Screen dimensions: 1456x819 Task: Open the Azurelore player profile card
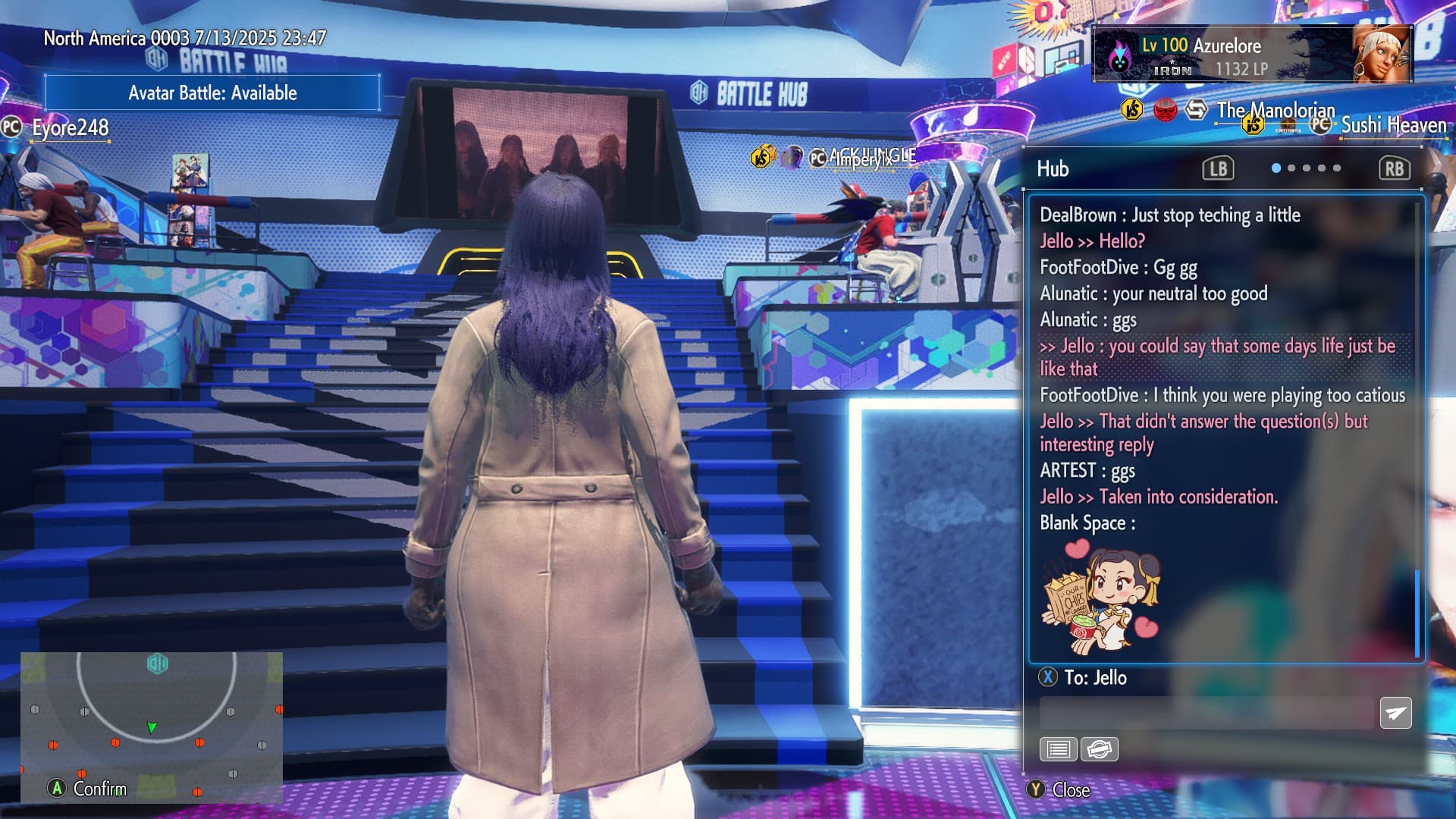(1251, 55)
